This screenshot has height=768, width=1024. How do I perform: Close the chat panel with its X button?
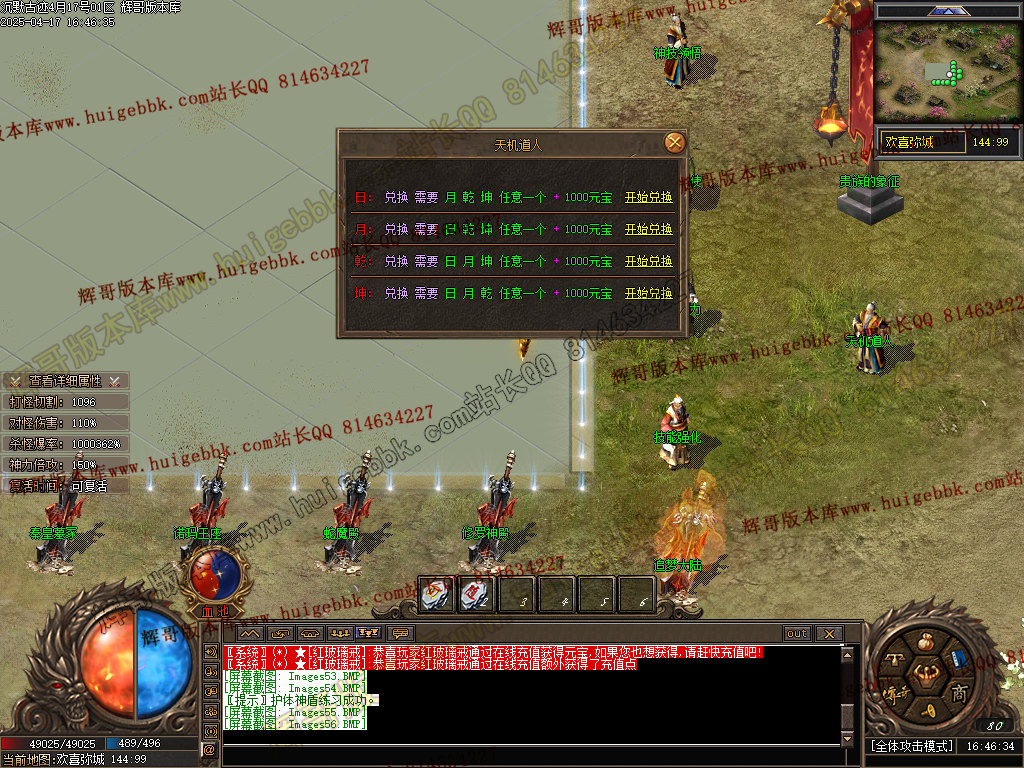click(828, 634)
